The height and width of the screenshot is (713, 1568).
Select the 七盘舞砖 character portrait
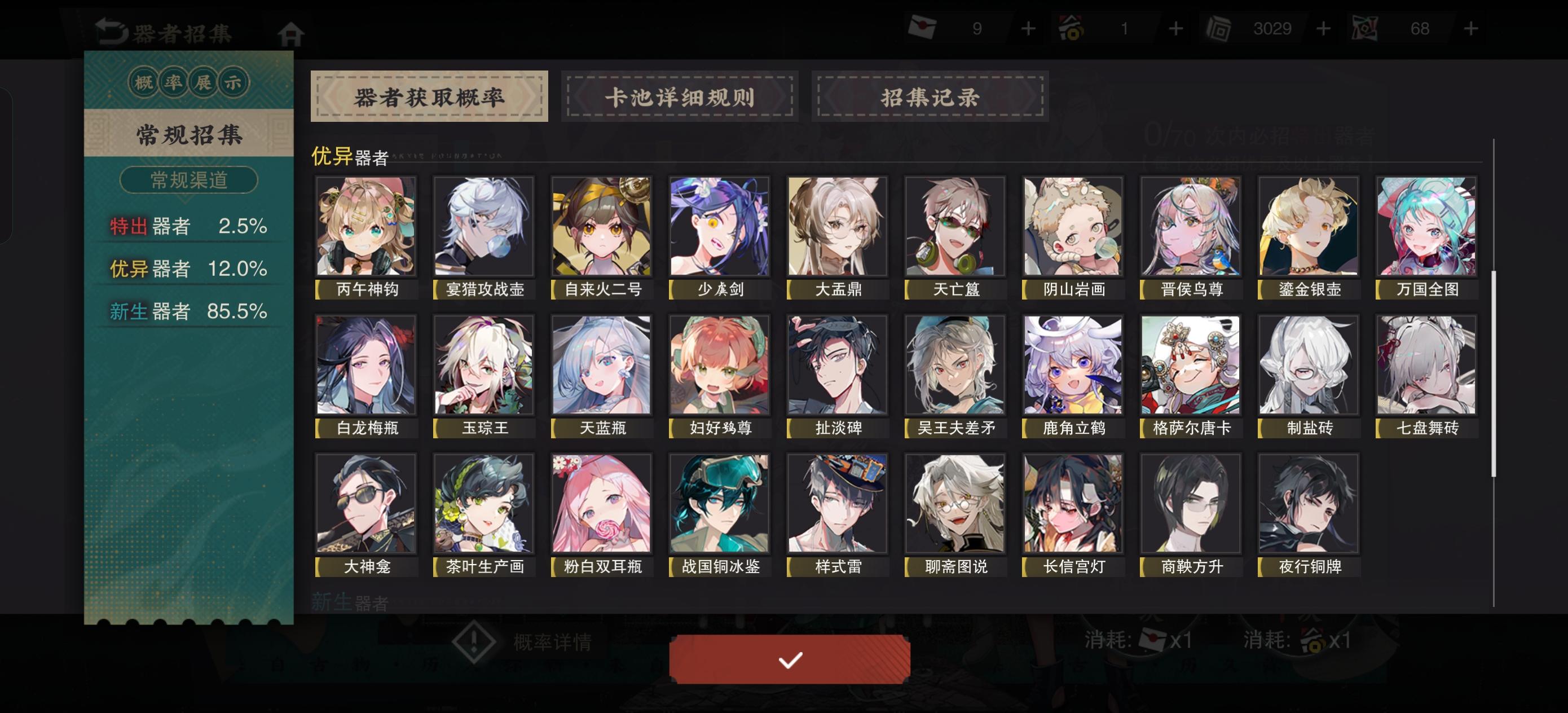[1427, 366]
